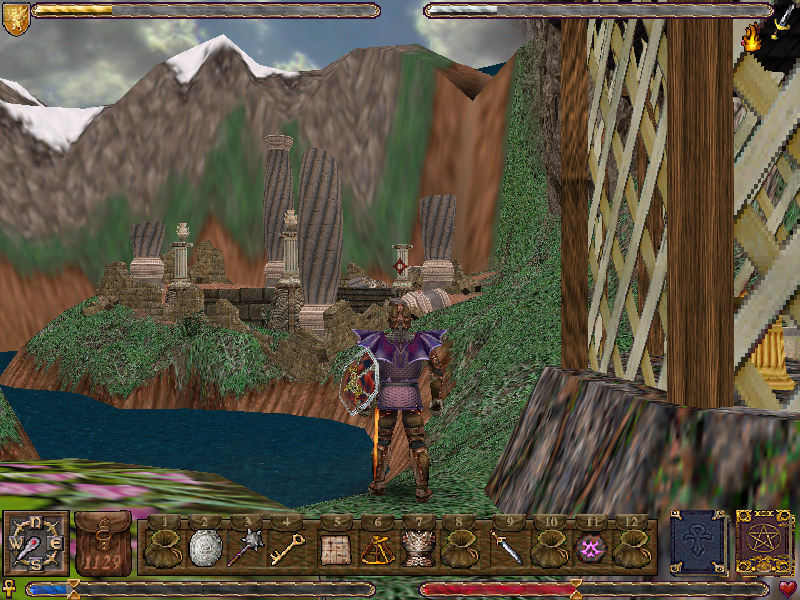Choose the sack in hotbar slot 8
This screenshot has height=600, width=800.
pos(458,548)
